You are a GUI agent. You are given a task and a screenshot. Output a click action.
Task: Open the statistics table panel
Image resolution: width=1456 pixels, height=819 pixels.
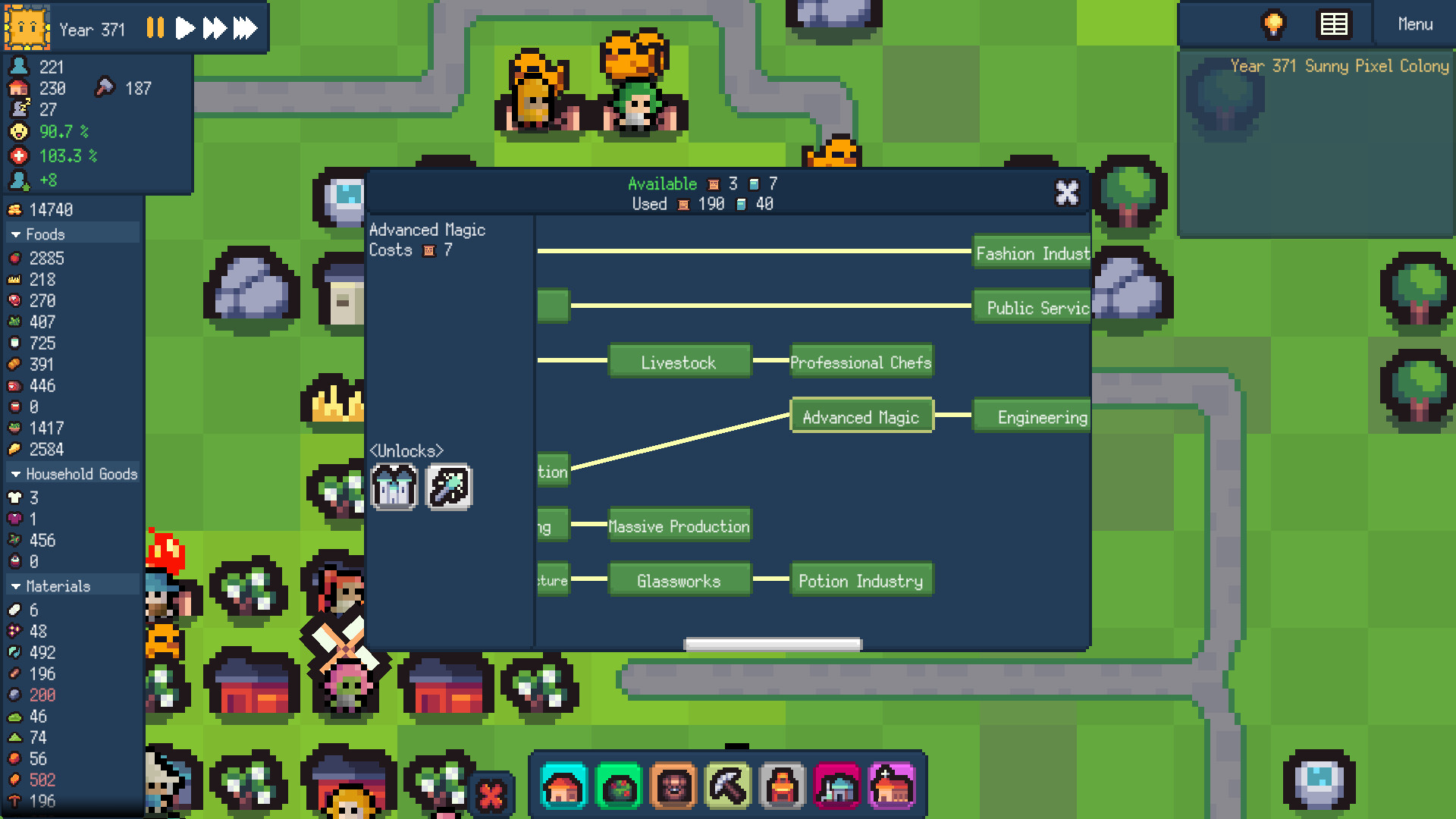coord(1333,24)
